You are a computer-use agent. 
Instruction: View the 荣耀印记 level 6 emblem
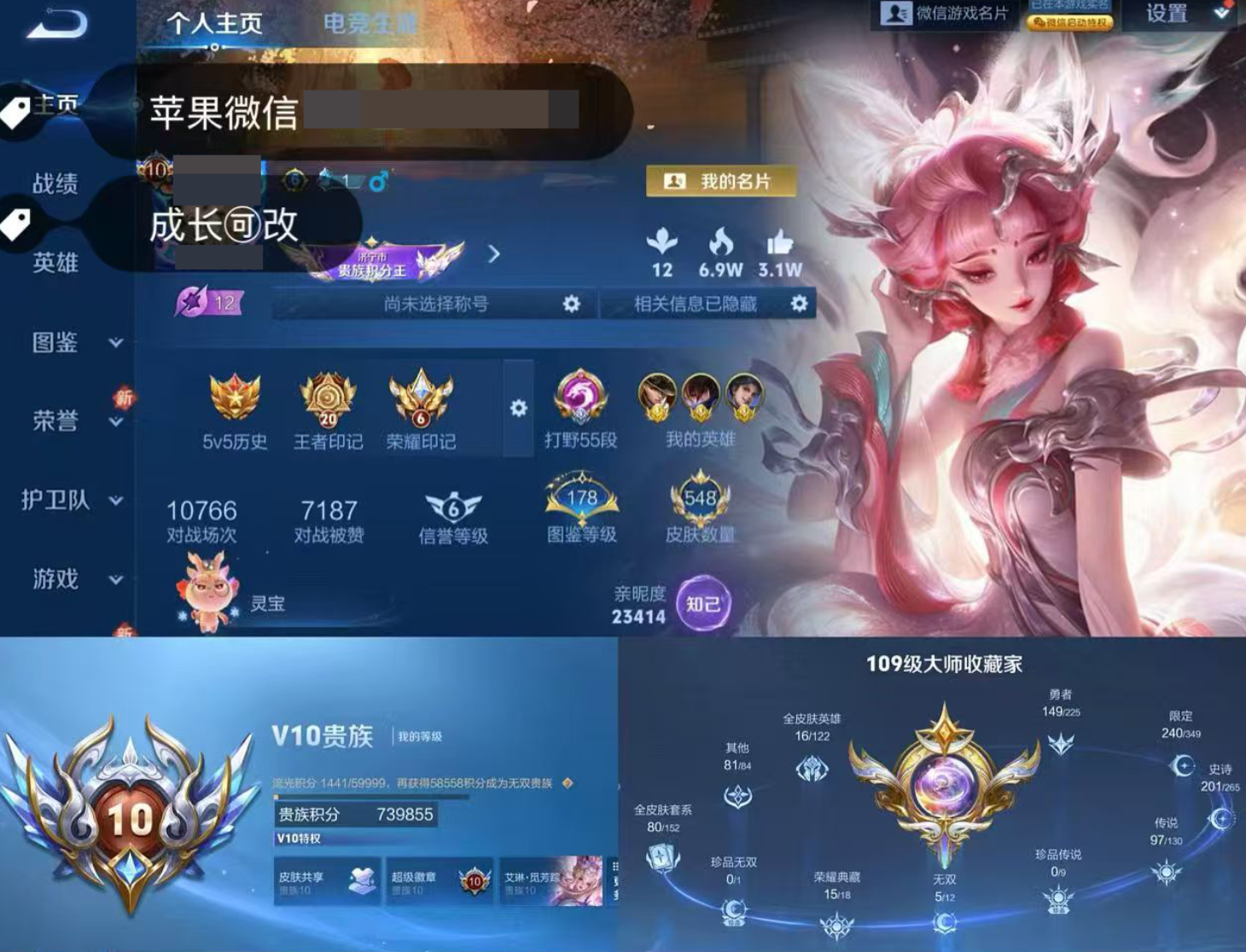pos(419,398)
